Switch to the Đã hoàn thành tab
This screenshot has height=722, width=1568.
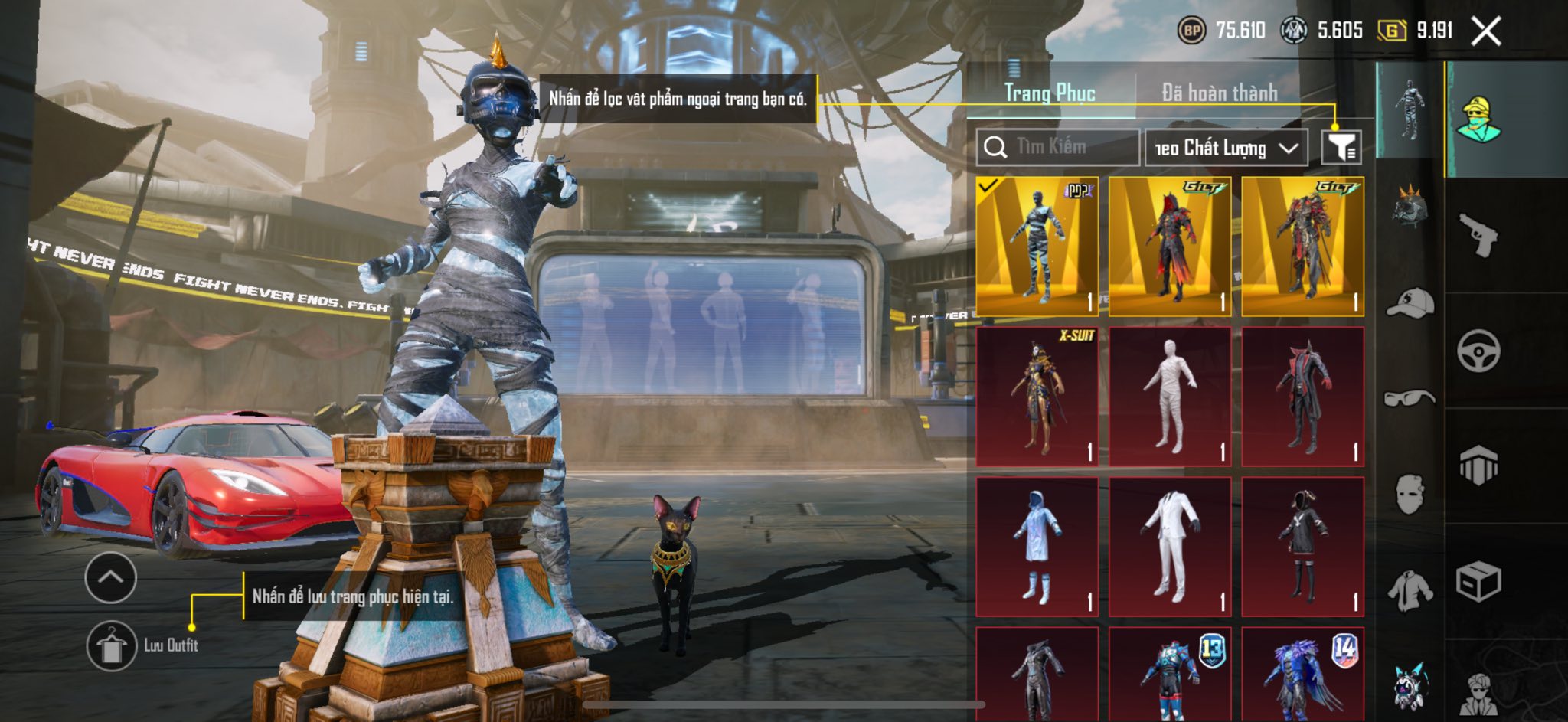pos(1219,93)
